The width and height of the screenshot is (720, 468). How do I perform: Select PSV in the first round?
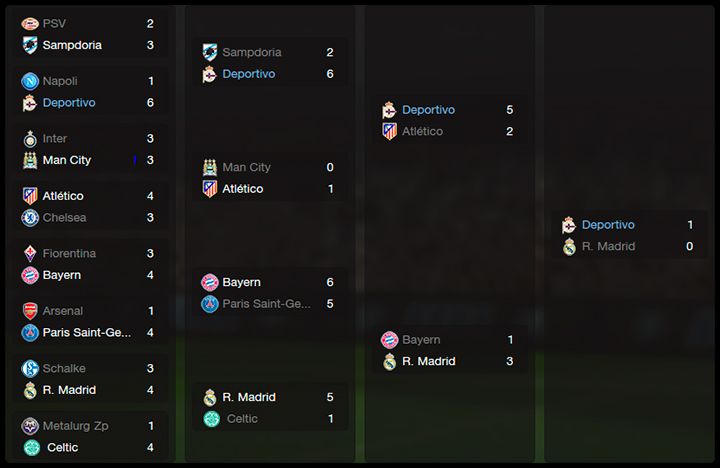tap(54, 23)
